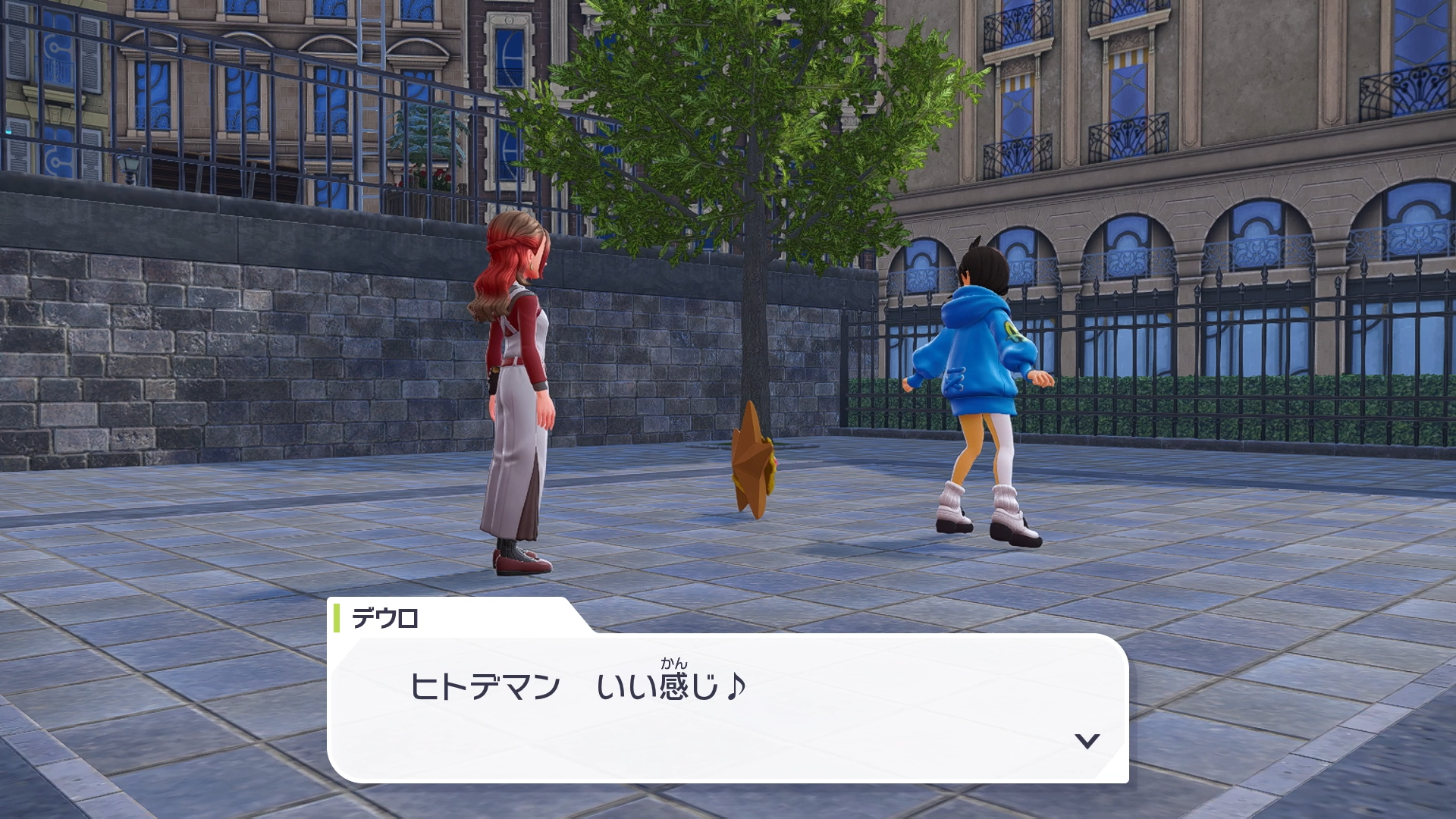The height and width of the screenshot is (819, 1456).
Task: Click the dialogue box reading ヒトデマン いい感じ♪
Action: 728,707
